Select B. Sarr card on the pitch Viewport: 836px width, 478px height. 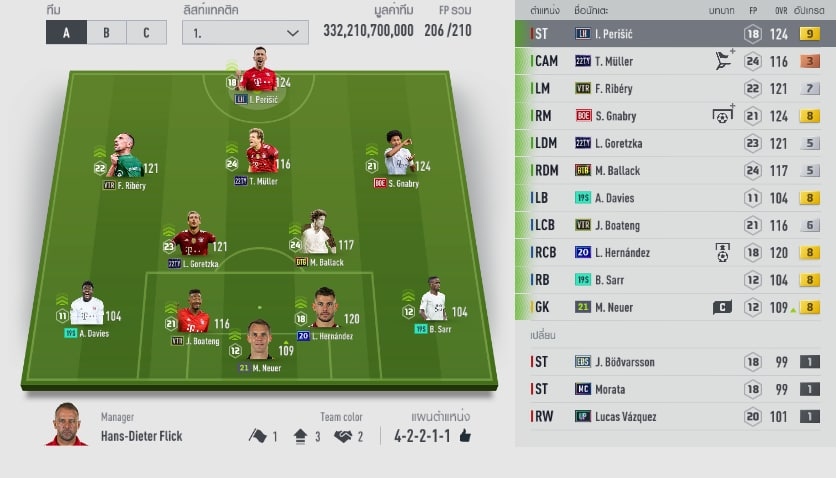click(x=432, y=304)
